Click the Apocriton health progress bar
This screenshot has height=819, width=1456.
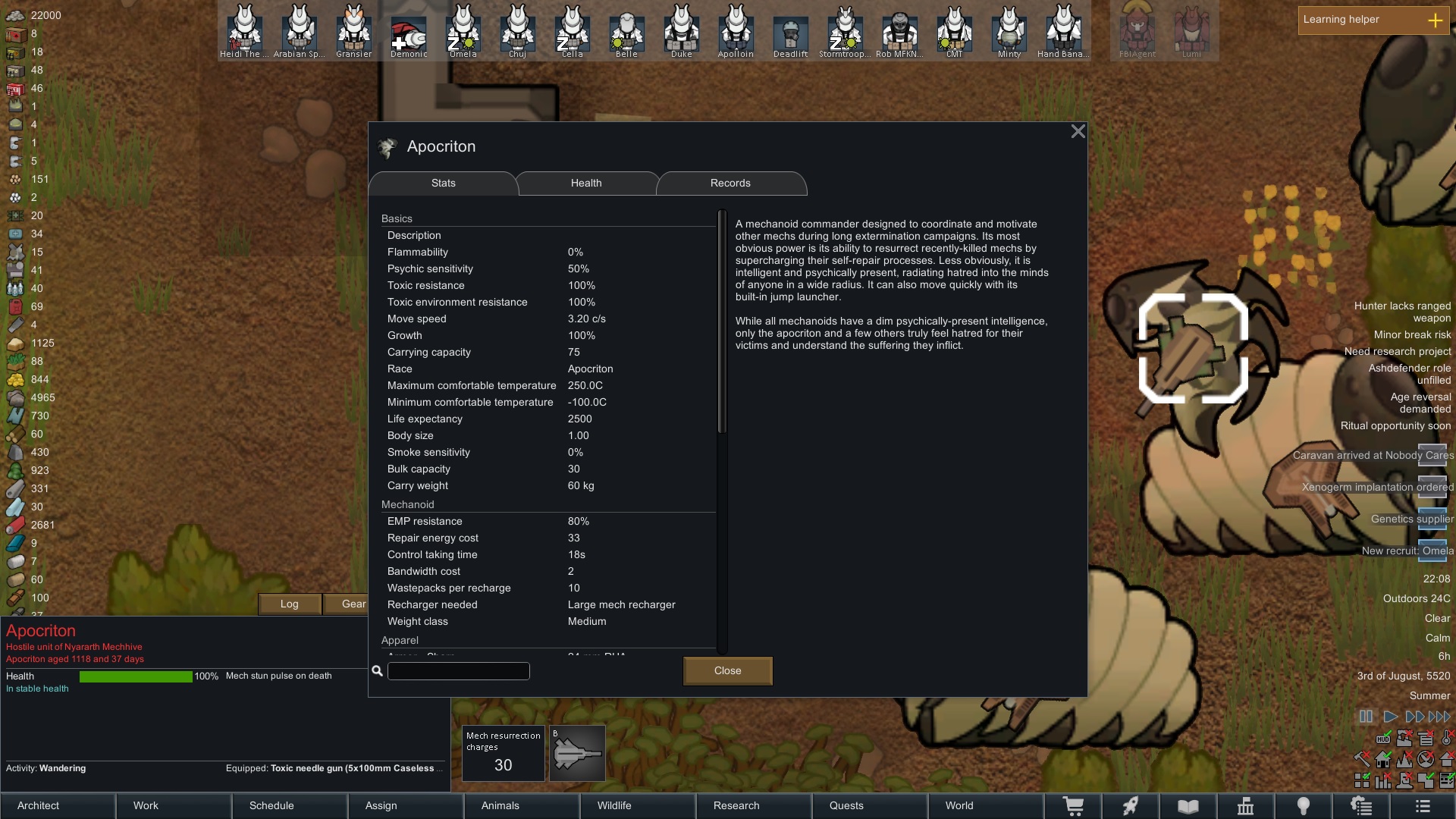point(135,676)
